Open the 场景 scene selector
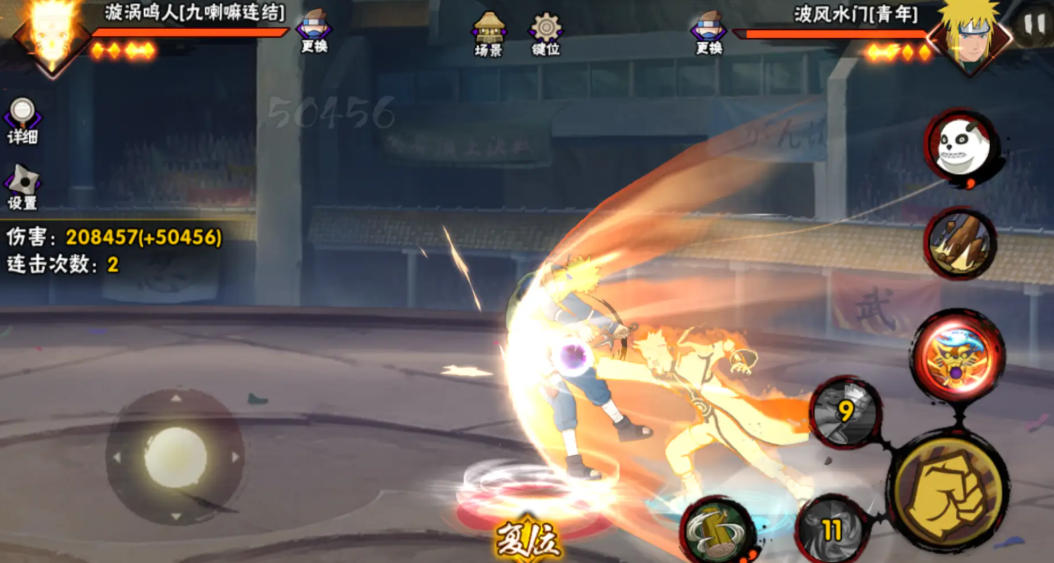Viewport: 1054px width, 563px height. tap(489, 33)
